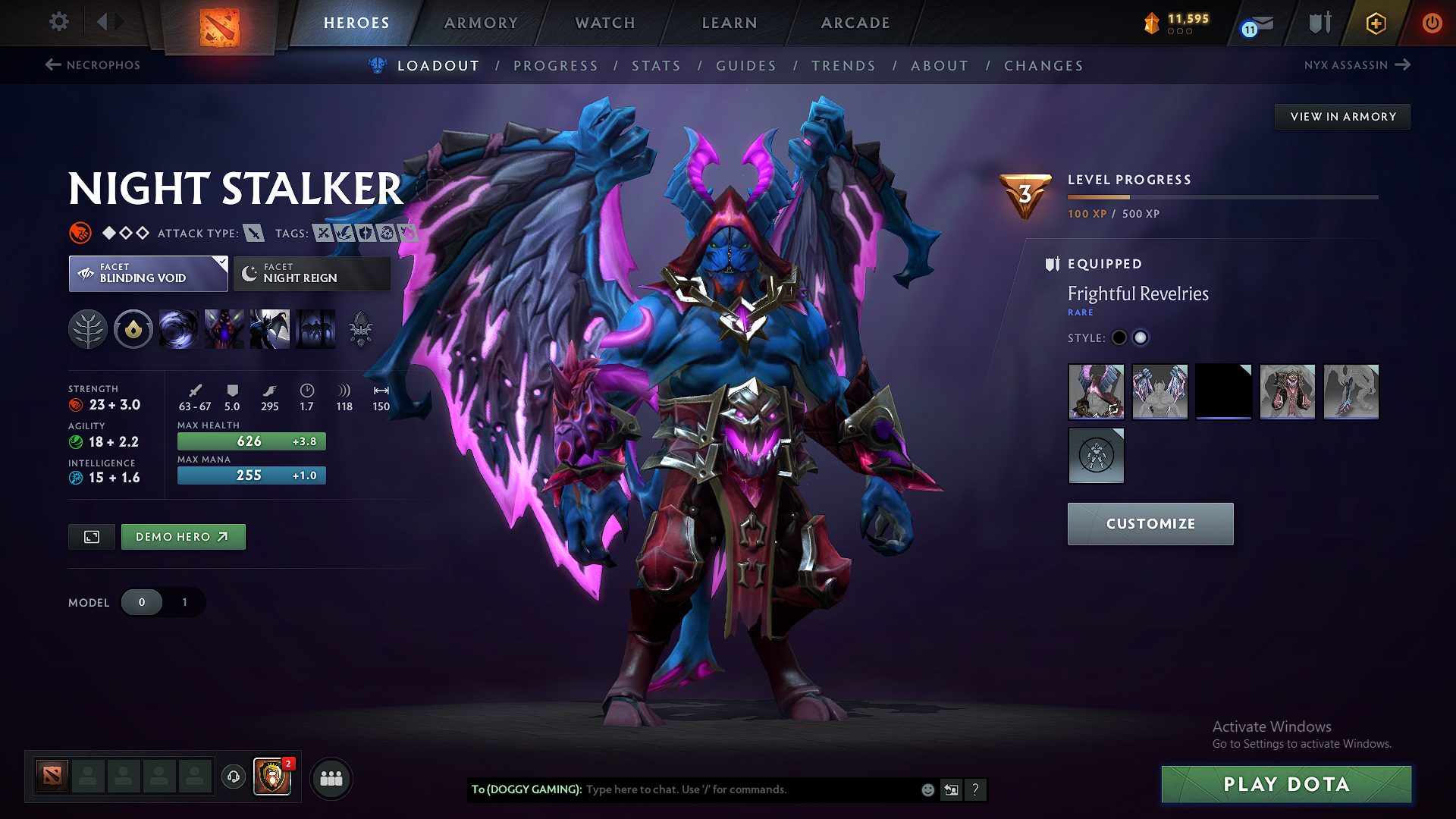Go back to Necrophos hero page
The height and width of the screenshot is (819, 1456).
(x=91, y=65)
